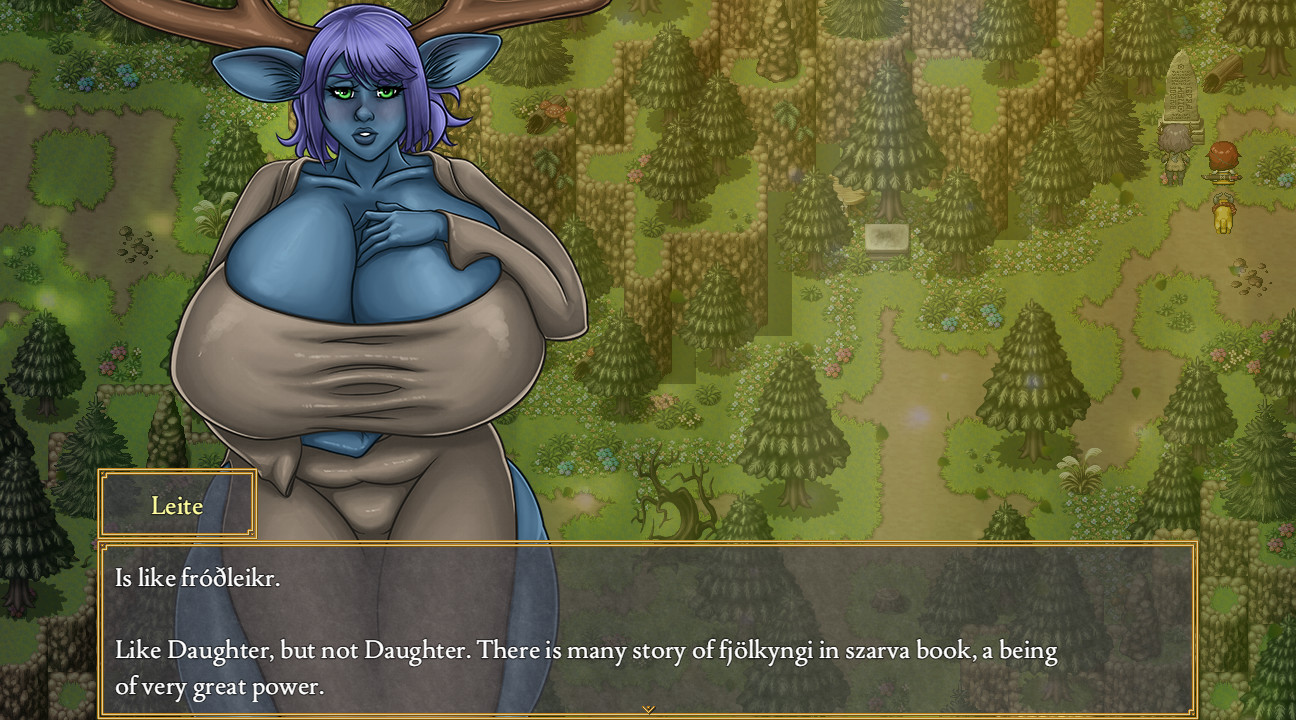Viewport: 1296px width, 720px height.
Task: Click the small wooden crate on the ledge
Action: (849, 196)
